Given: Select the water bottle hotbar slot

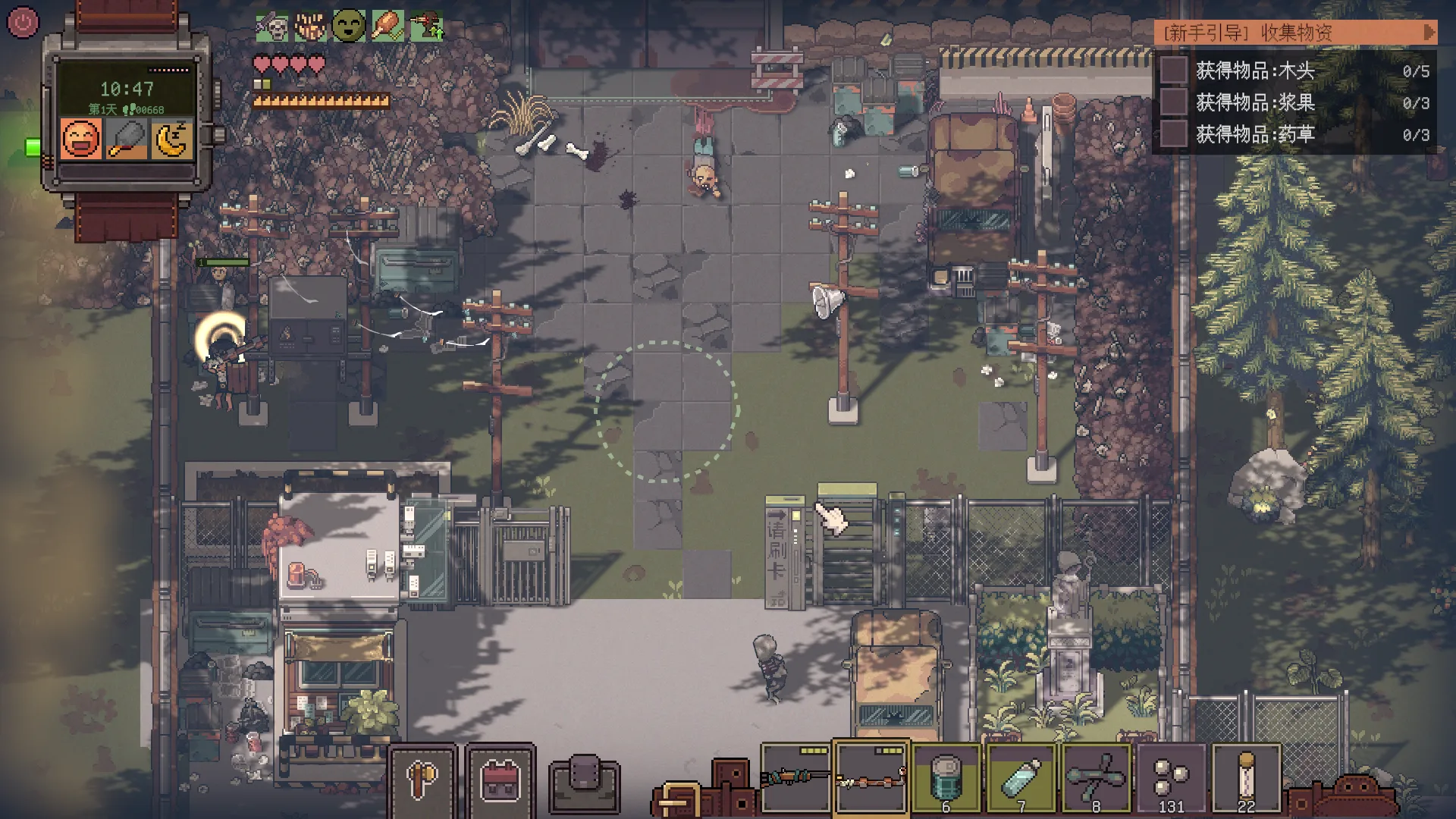Looking at the screenshot, I should coord(1021,778).
